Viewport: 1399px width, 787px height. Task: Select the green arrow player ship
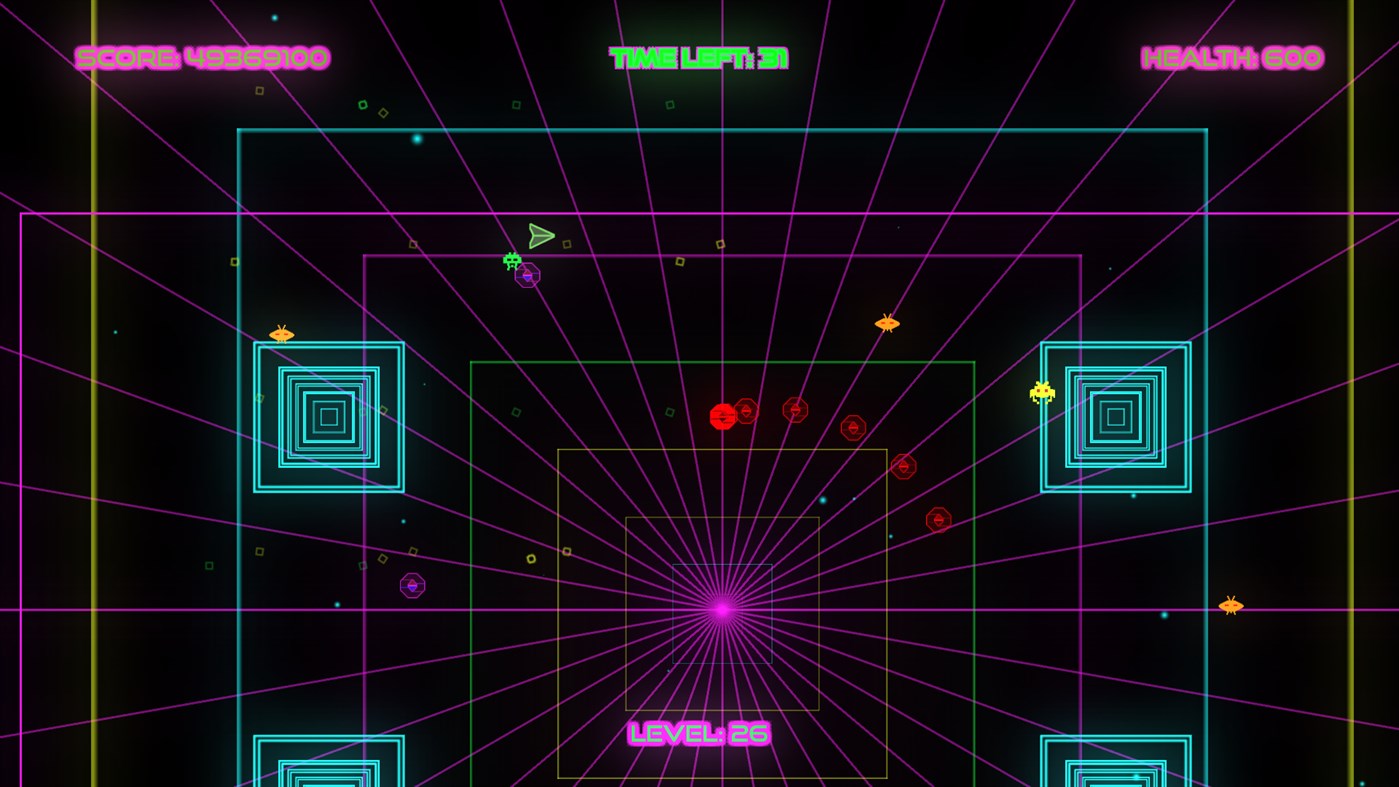click(540, 236)
